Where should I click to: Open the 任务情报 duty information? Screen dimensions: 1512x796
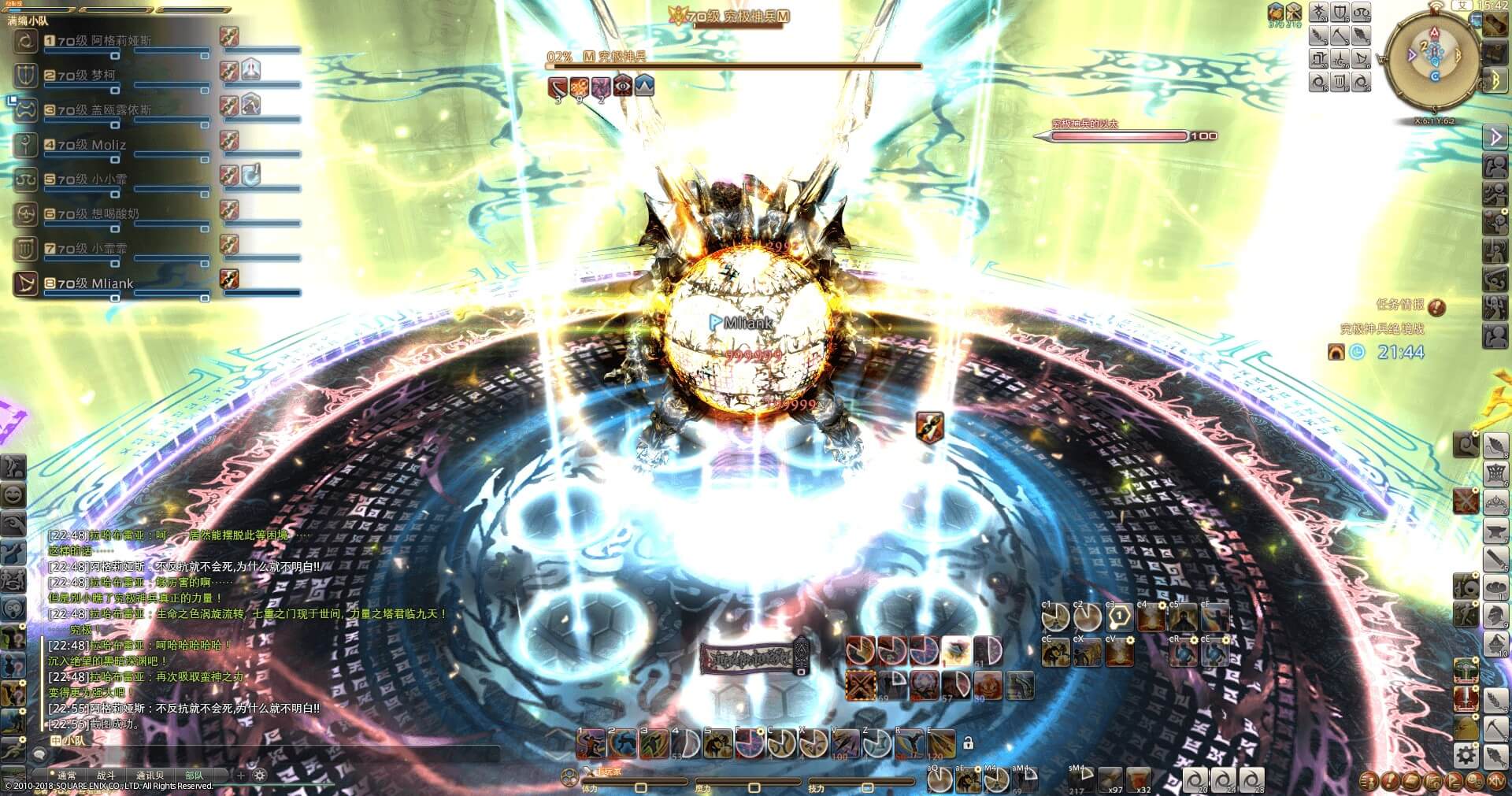pyautogui.click(x=1410, y=305)
